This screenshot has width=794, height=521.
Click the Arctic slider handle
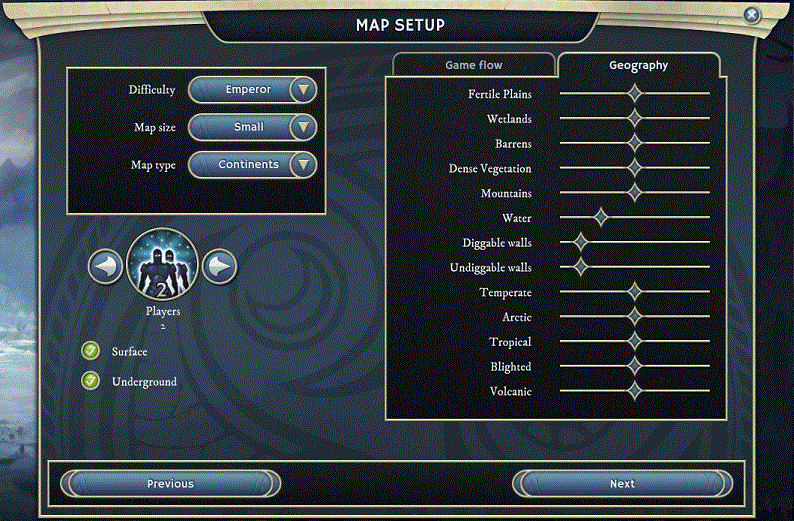[x=634, y=317]
